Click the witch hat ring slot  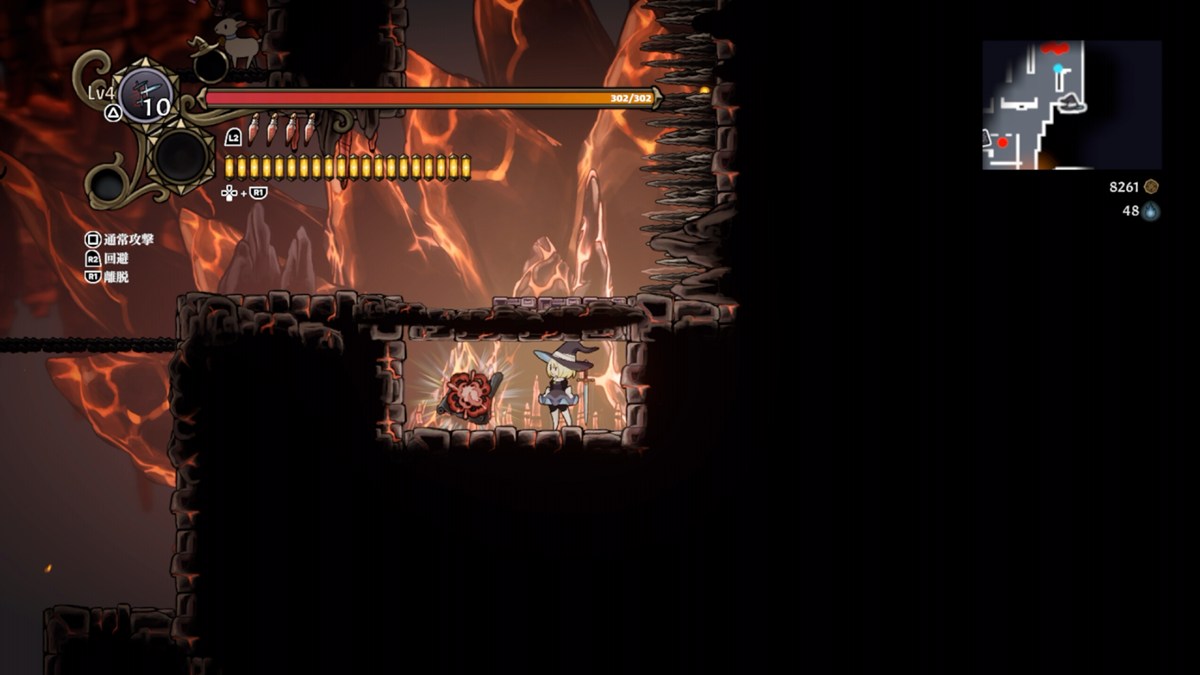210,65
